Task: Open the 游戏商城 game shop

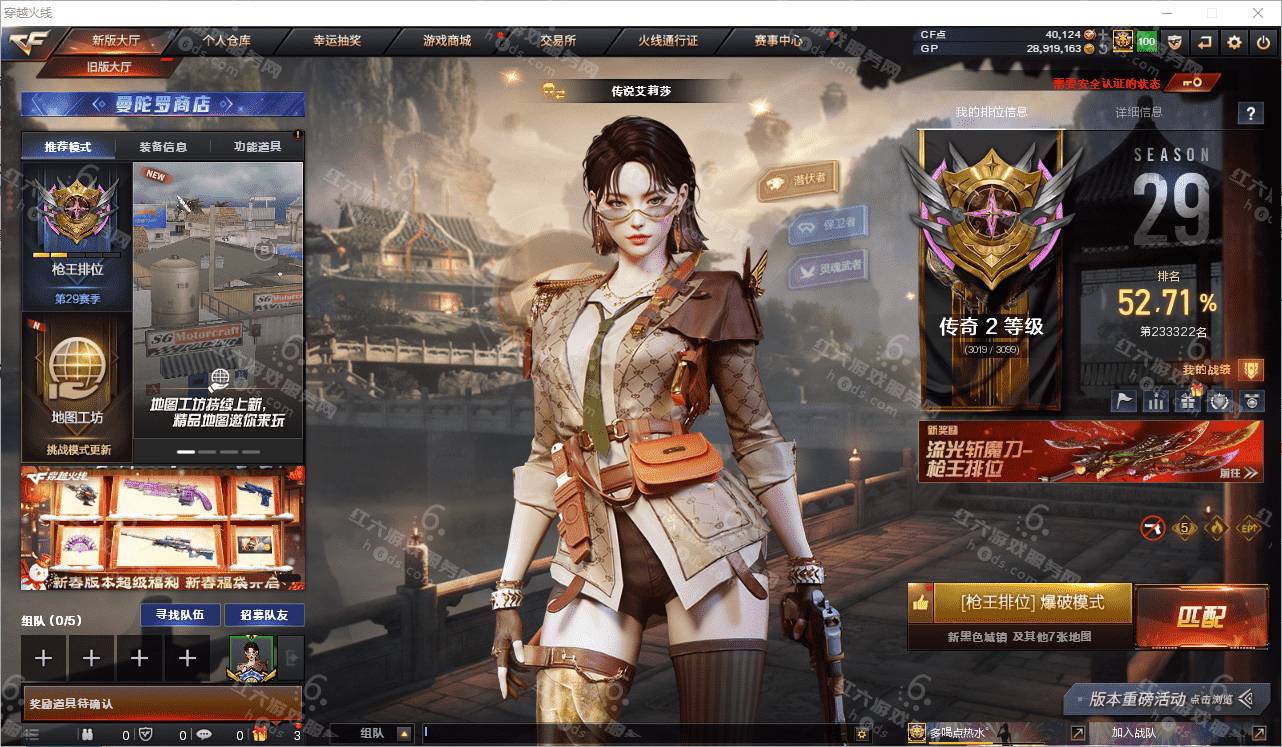Action: pos(447,41)
